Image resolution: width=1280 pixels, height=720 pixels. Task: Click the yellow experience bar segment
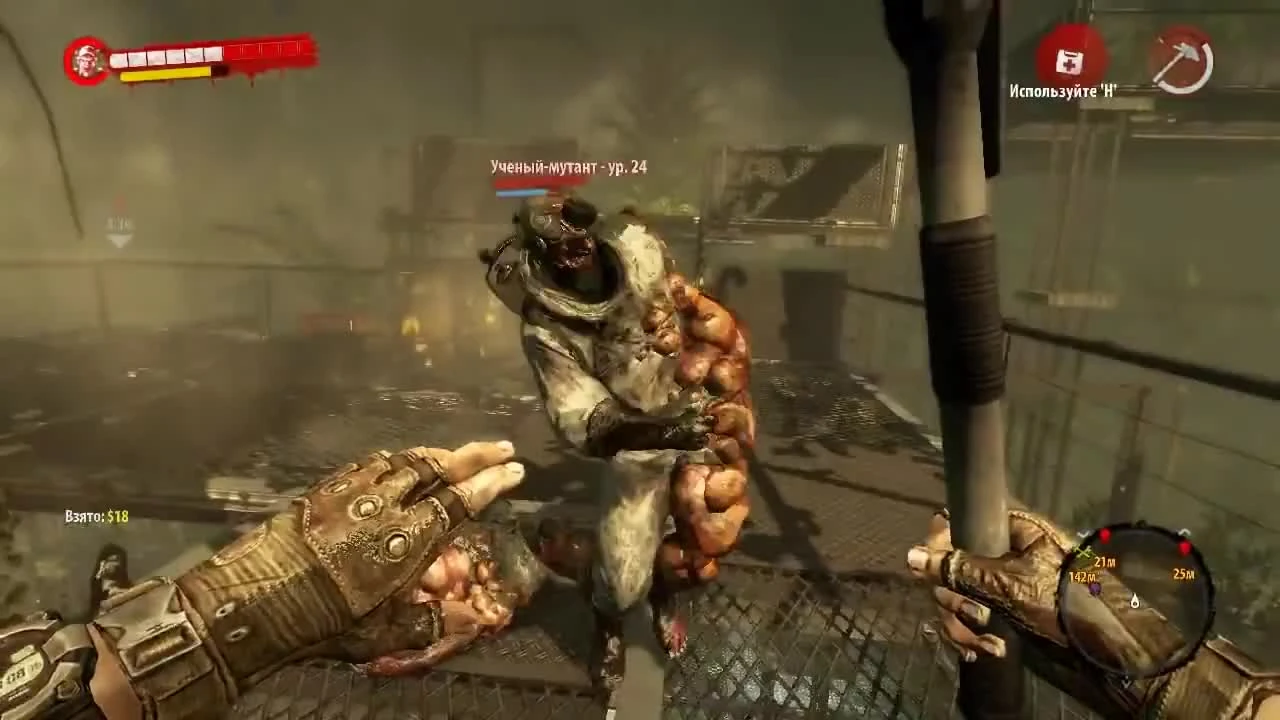coord(162,72)
